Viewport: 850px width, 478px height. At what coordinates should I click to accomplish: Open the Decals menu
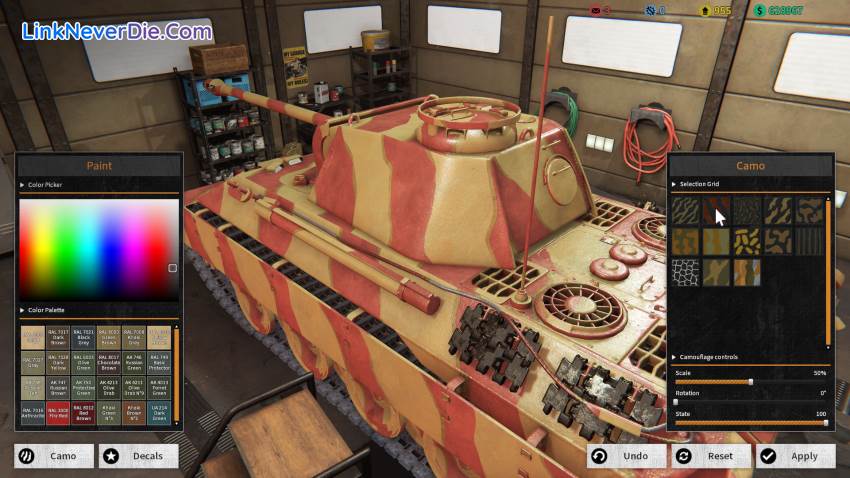[x=139, y=456]
